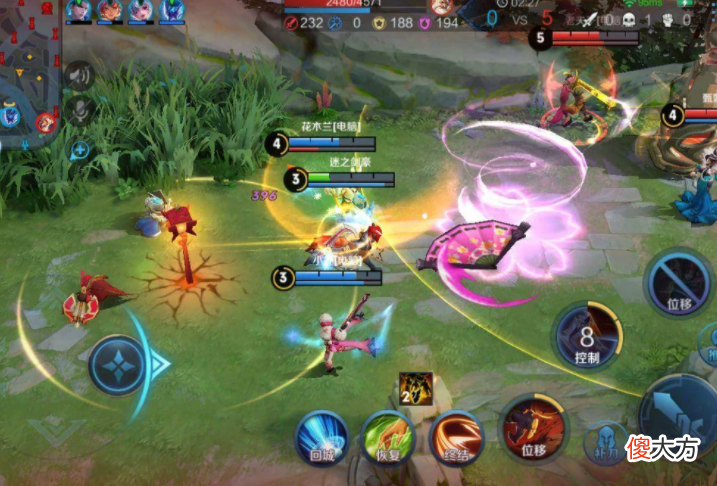The image size is (717, 486).
Task: Select the 补刀 last-hit minion button
Action: (603, 445)
